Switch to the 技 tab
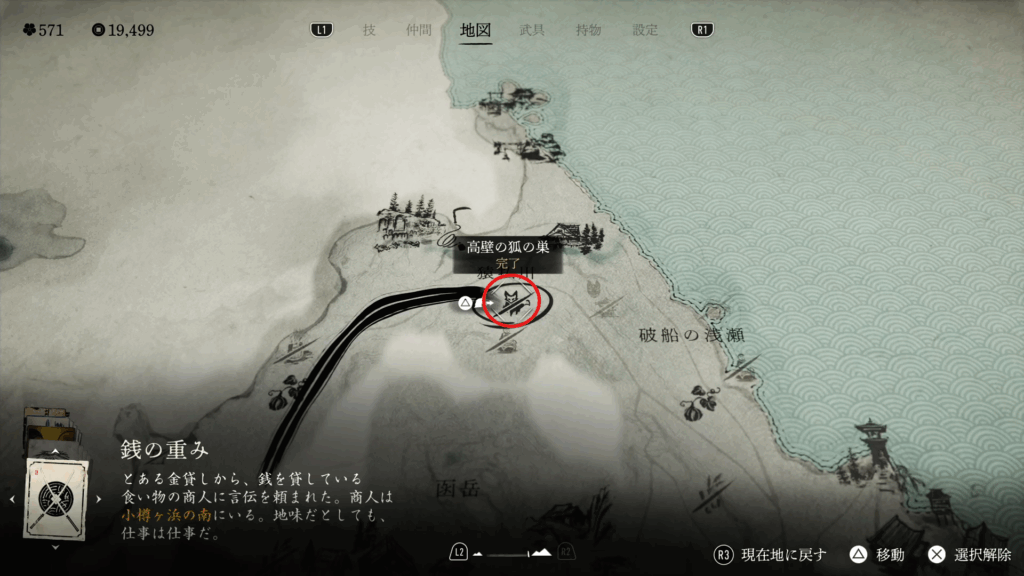Screen dimensions: 1024x576 pyautogui.click(x=369, y=30)
